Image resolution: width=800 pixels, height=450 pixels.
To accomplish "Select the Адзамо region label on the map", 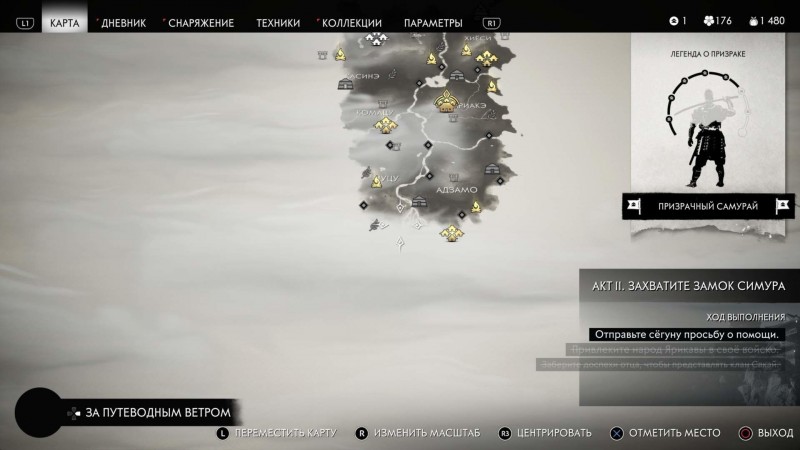I will 457,188.
